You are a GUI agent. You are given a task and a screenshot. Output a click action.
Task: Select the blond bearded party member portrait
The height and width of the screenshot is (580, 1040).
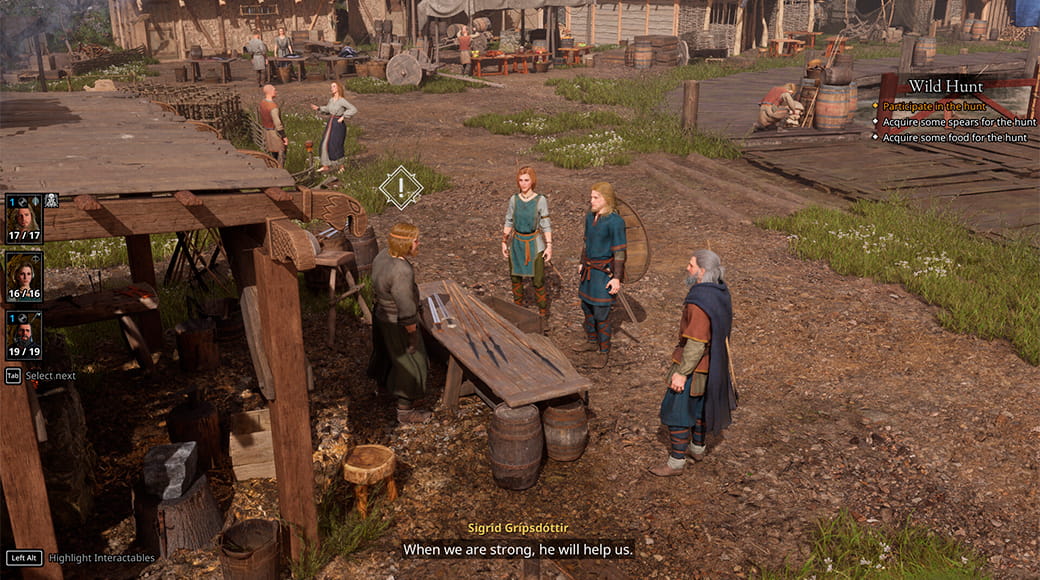[x=24, y=214]
